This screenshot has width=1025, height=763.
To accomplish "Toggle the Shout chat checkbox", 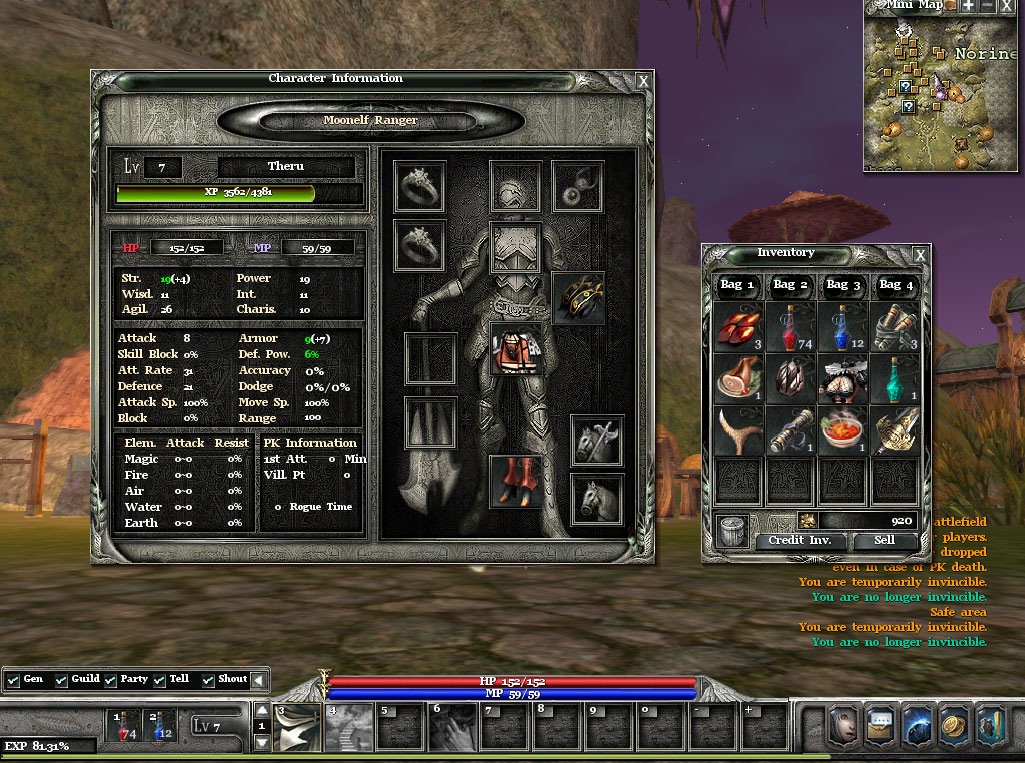I will (x=208, y=680).
